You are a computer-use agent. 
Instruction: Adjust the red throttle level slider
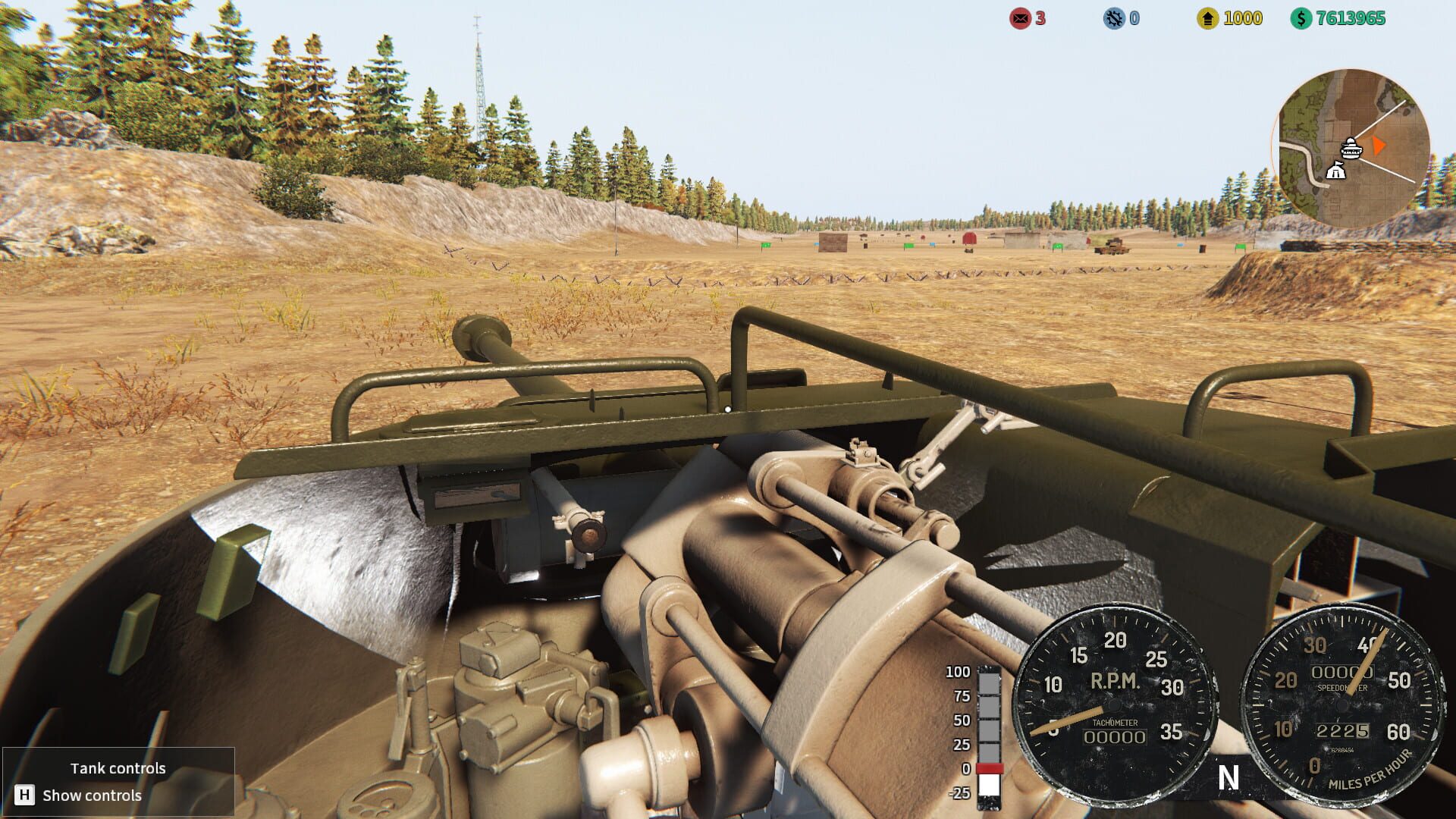click(x=990, y=768)
